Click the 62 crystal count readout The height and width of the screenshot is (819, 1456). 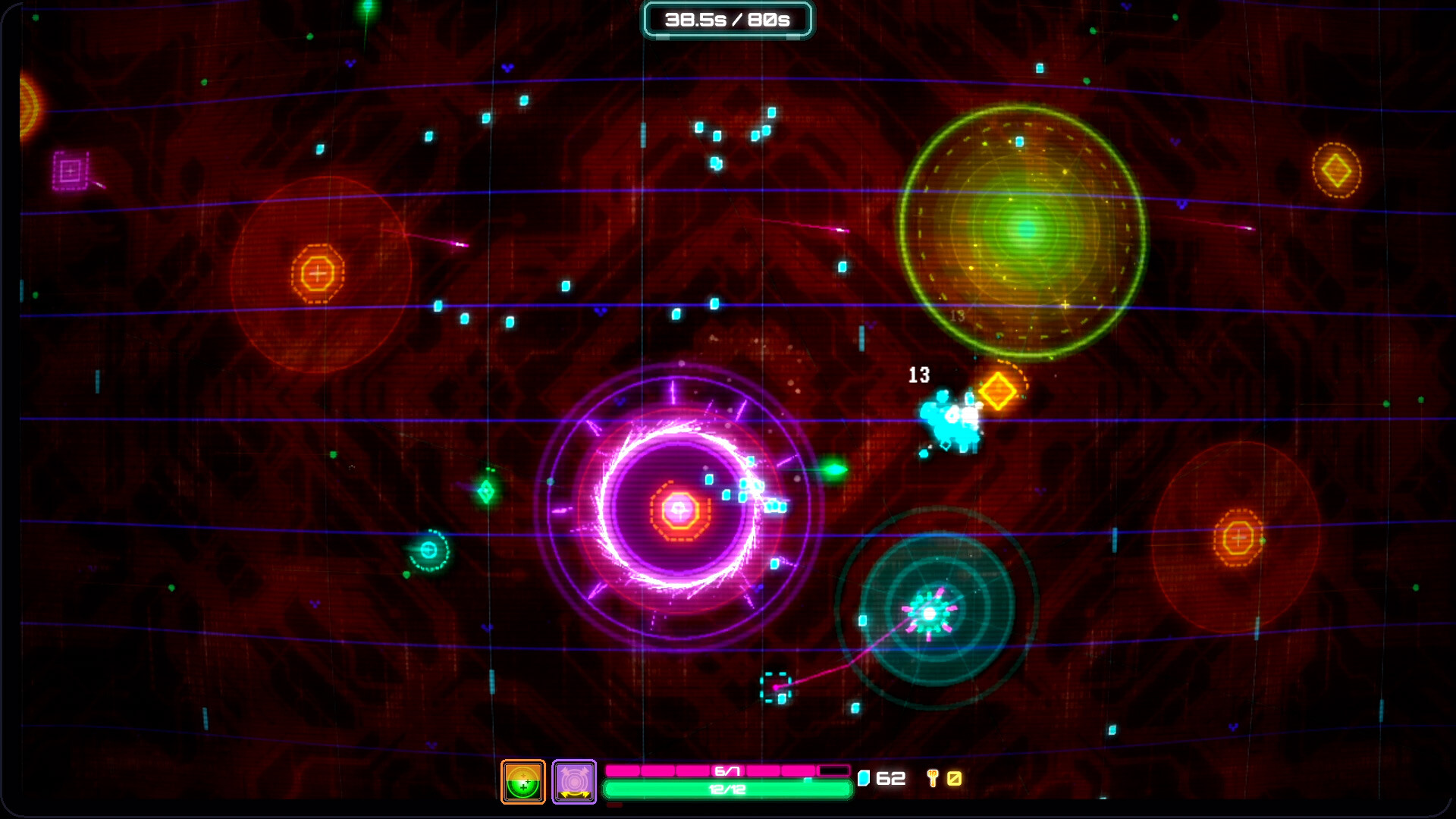click(x=889, y=778)
